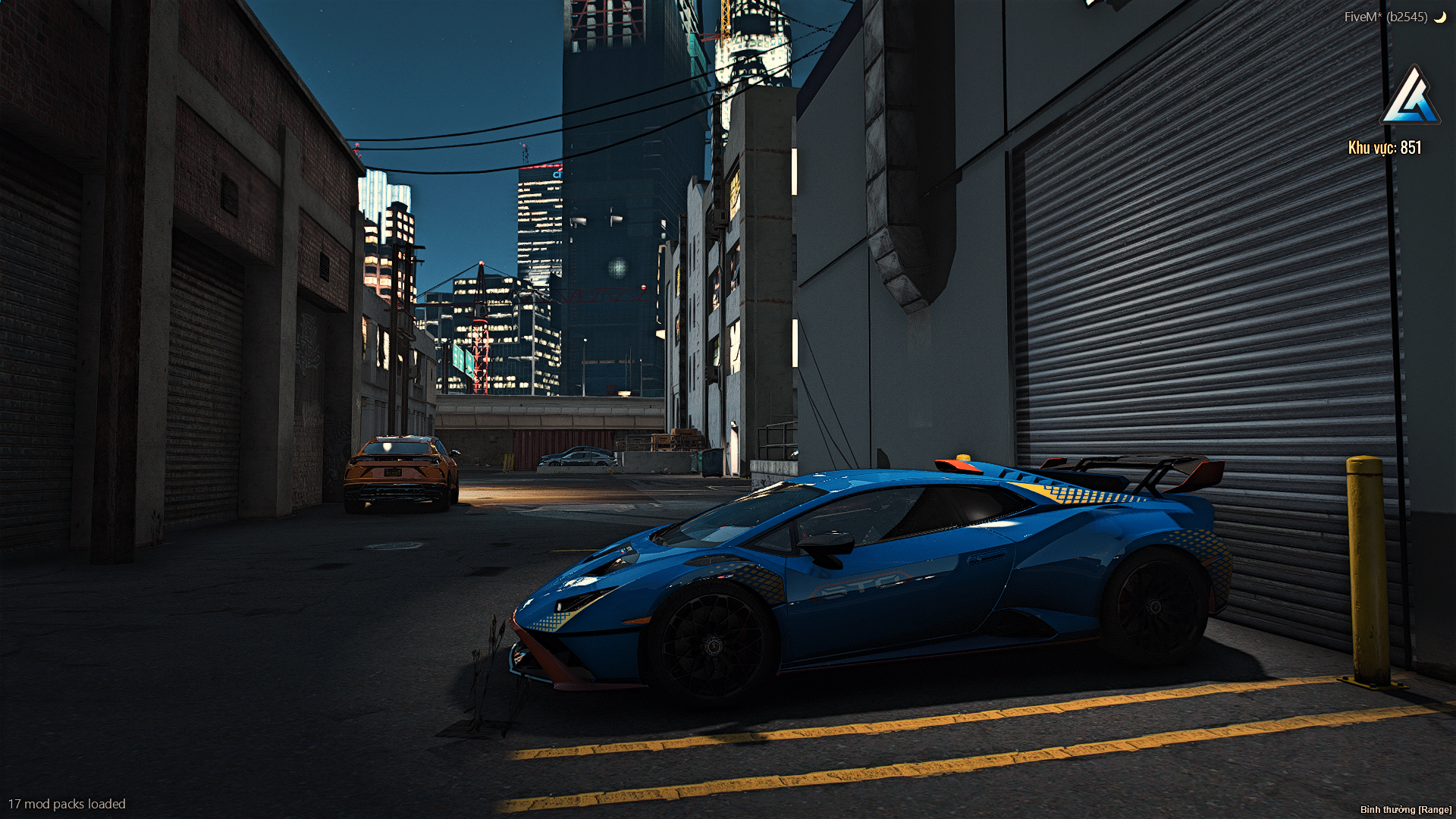Click the triangular server logo icon
Viewport: 1456px width, 819px height.
[x=1410, y=97]
